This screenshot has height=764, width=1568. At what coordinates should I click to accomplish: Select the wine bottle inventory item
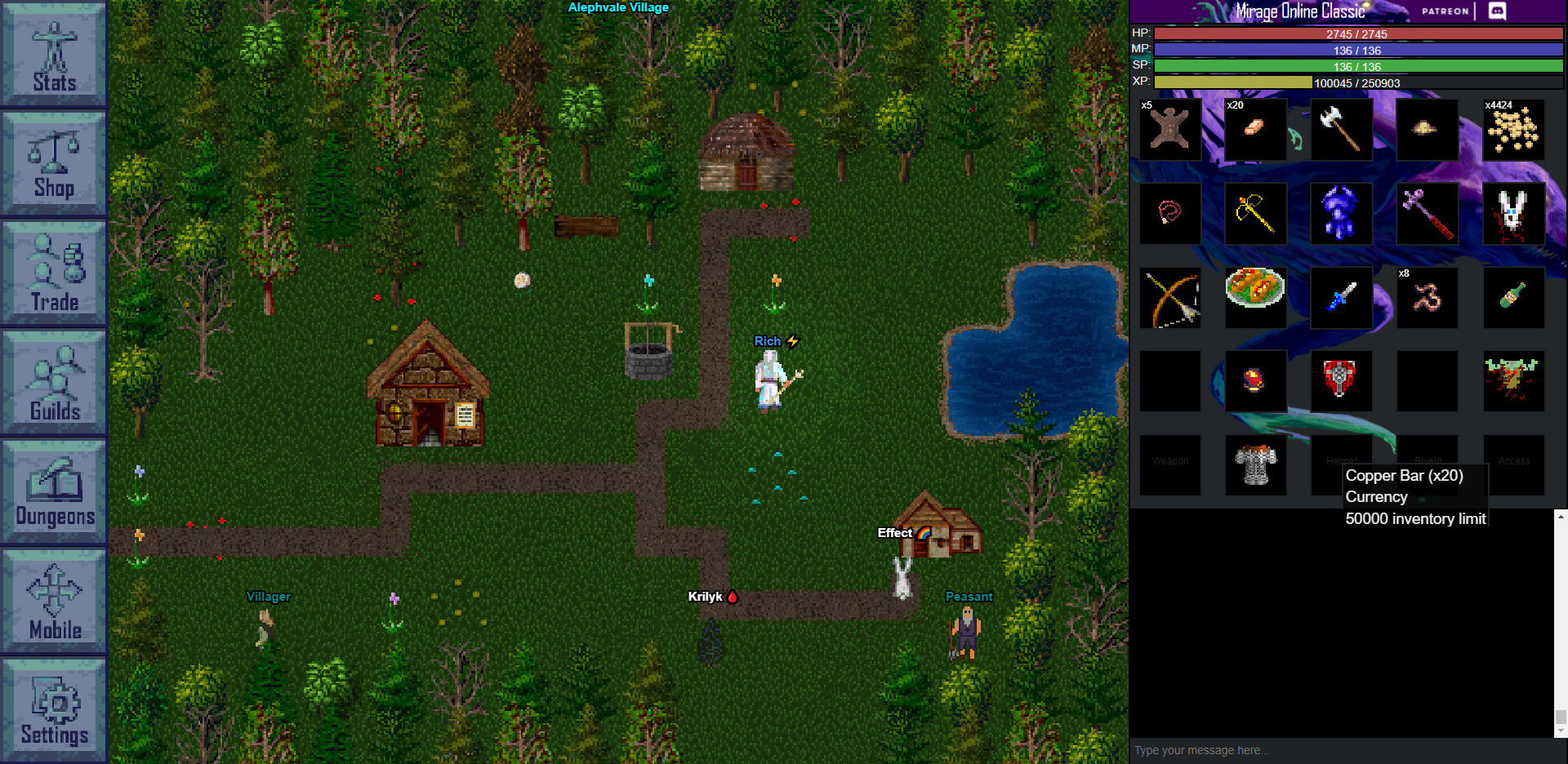pyautogui.click(x=1513, y=297)
